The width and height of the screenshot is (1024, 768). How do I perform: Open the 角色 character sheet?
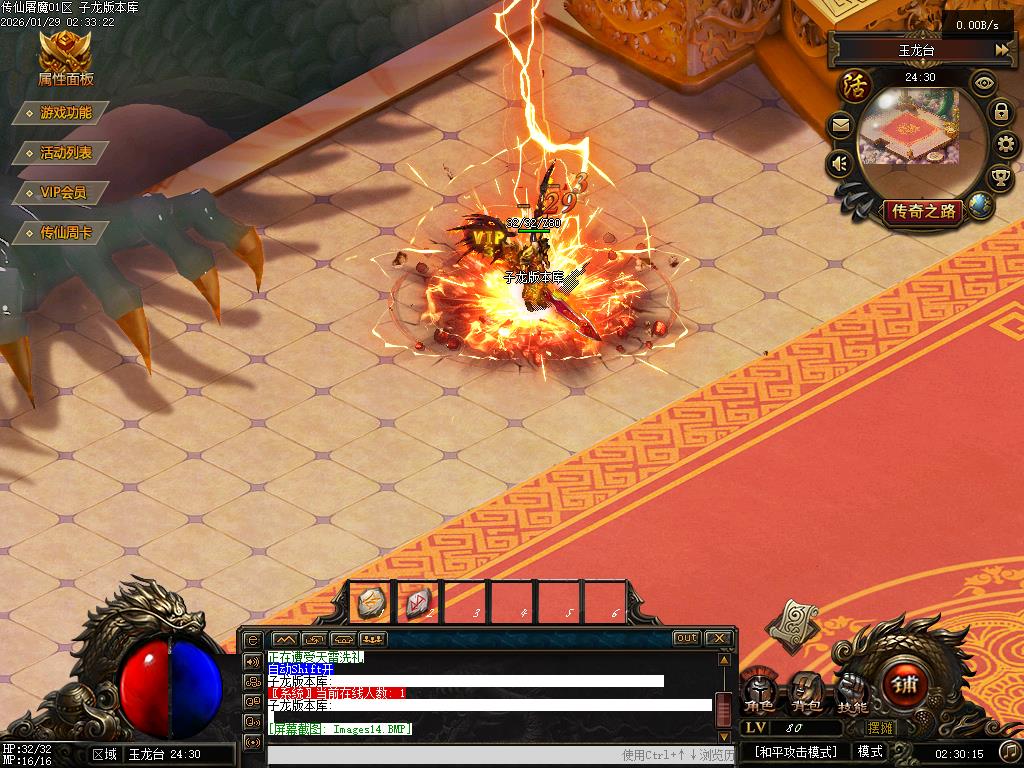(760, 691)
